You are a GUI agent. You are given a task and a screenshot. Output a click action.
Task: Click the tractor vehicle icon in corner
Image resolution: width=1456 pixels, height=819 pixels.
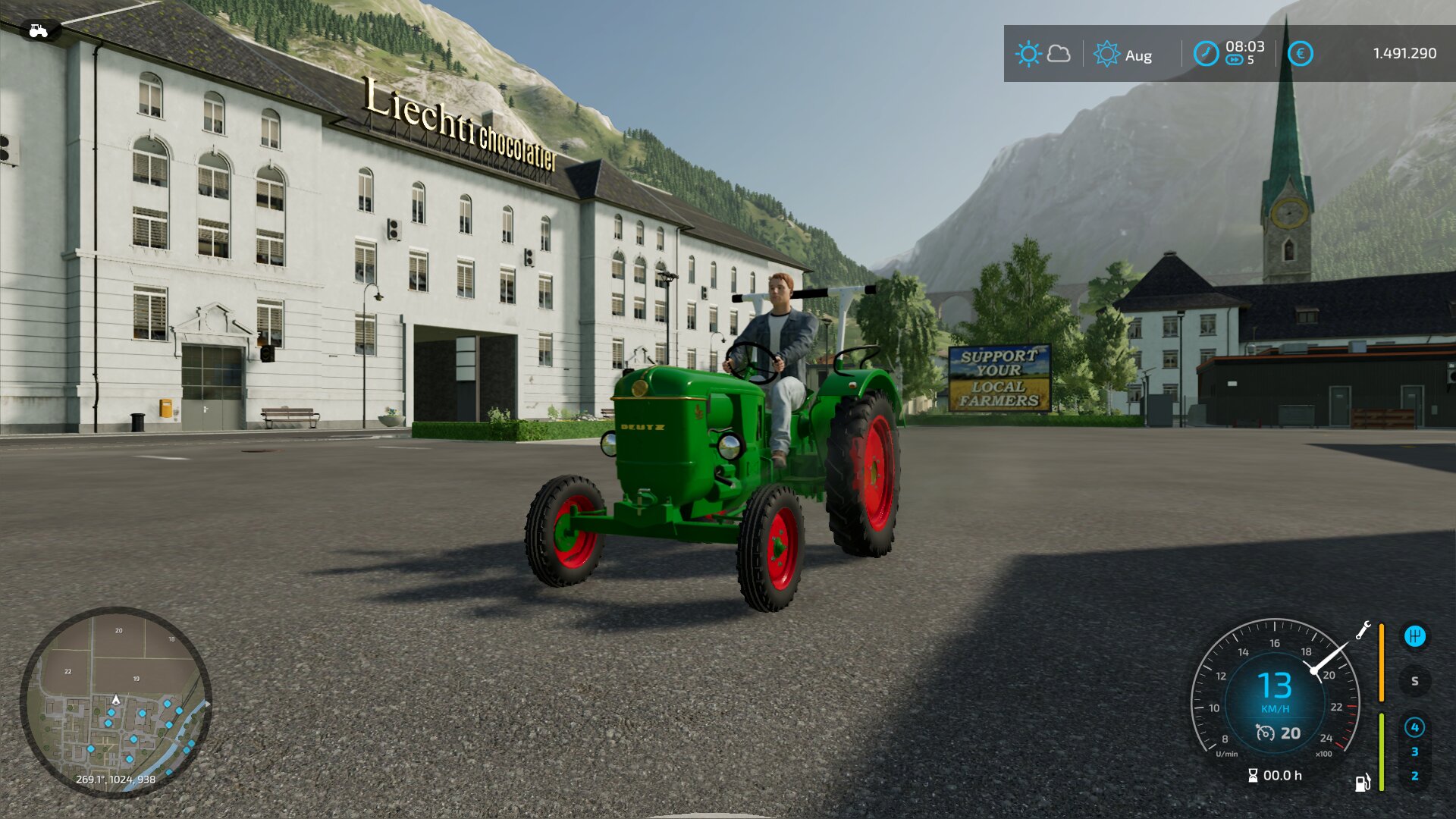pyautogui.click(x=38, y=30)
